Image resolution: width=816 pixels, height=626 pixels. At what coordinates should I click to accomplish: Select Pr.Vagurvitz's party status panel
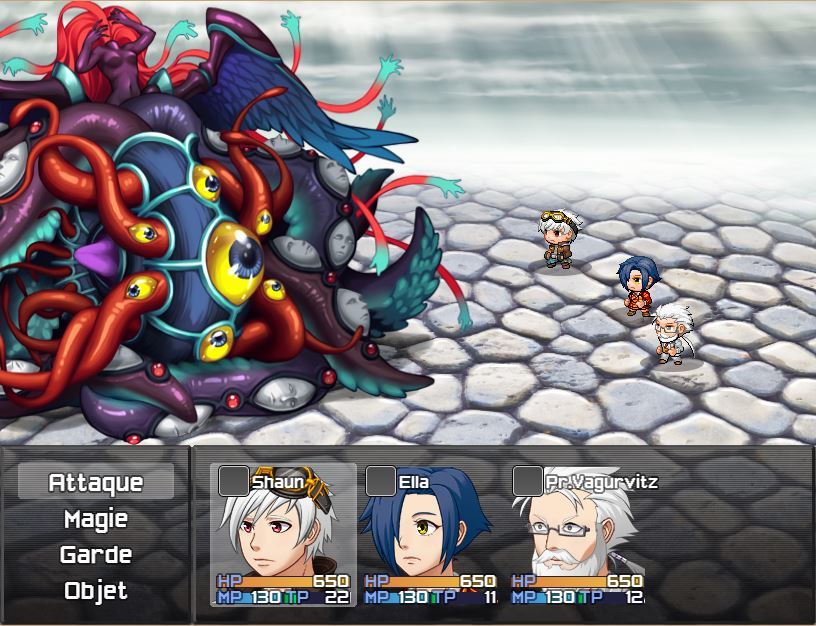[x=577, y=535]
